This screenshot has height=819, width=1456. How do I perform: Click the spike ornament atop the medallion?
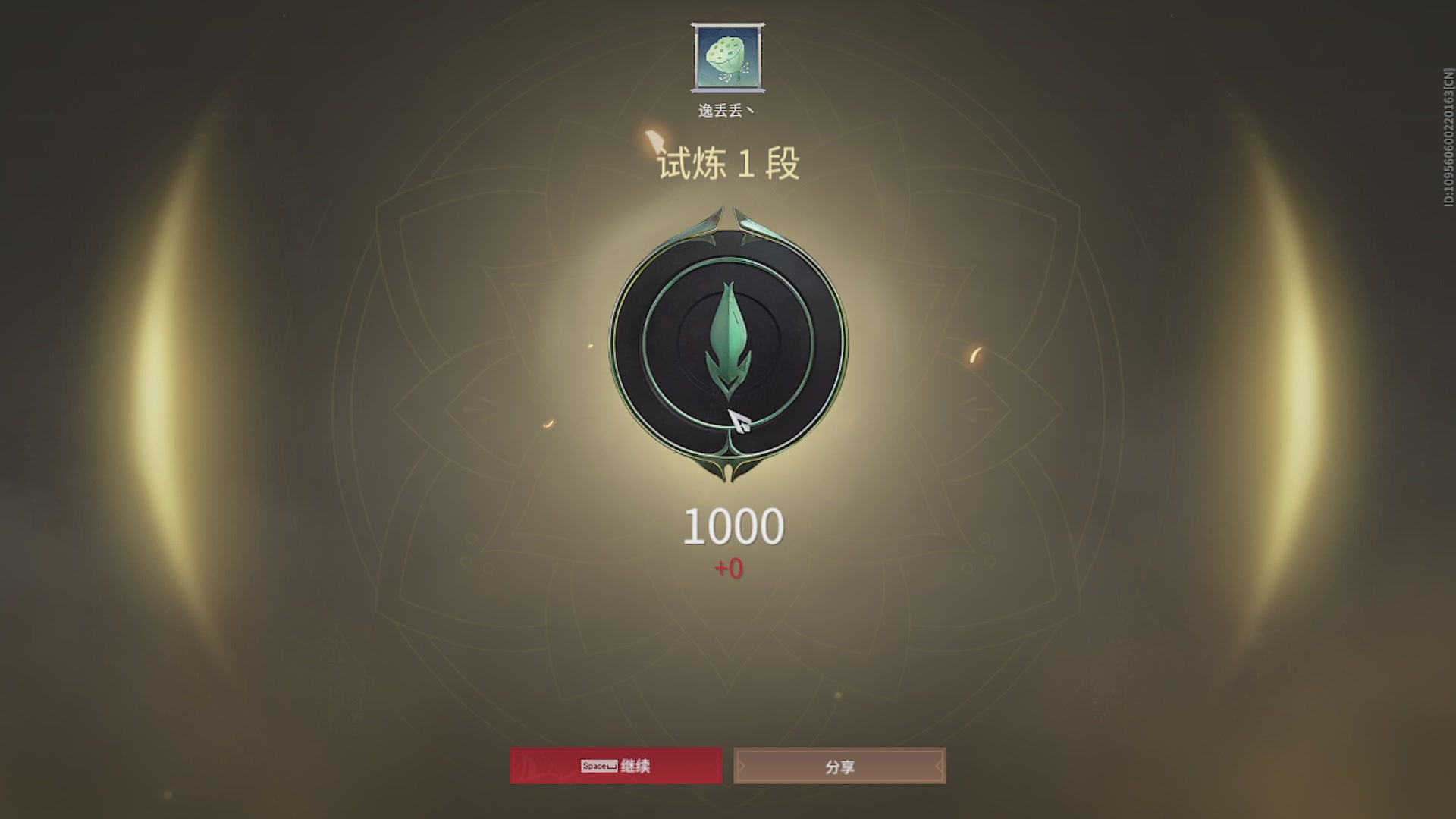coord(726,216)
